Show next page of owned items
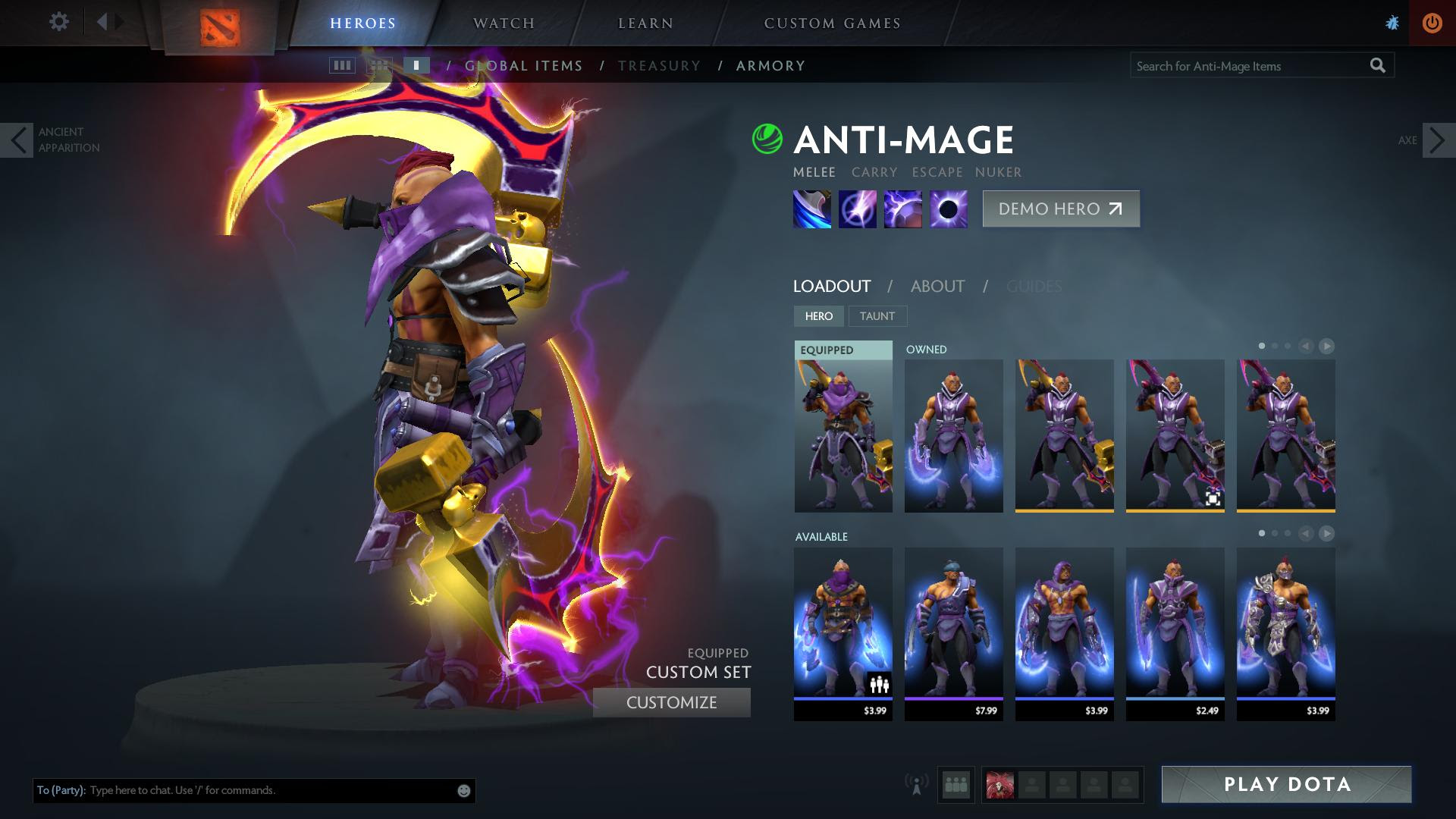 (x=1326, y=347)
